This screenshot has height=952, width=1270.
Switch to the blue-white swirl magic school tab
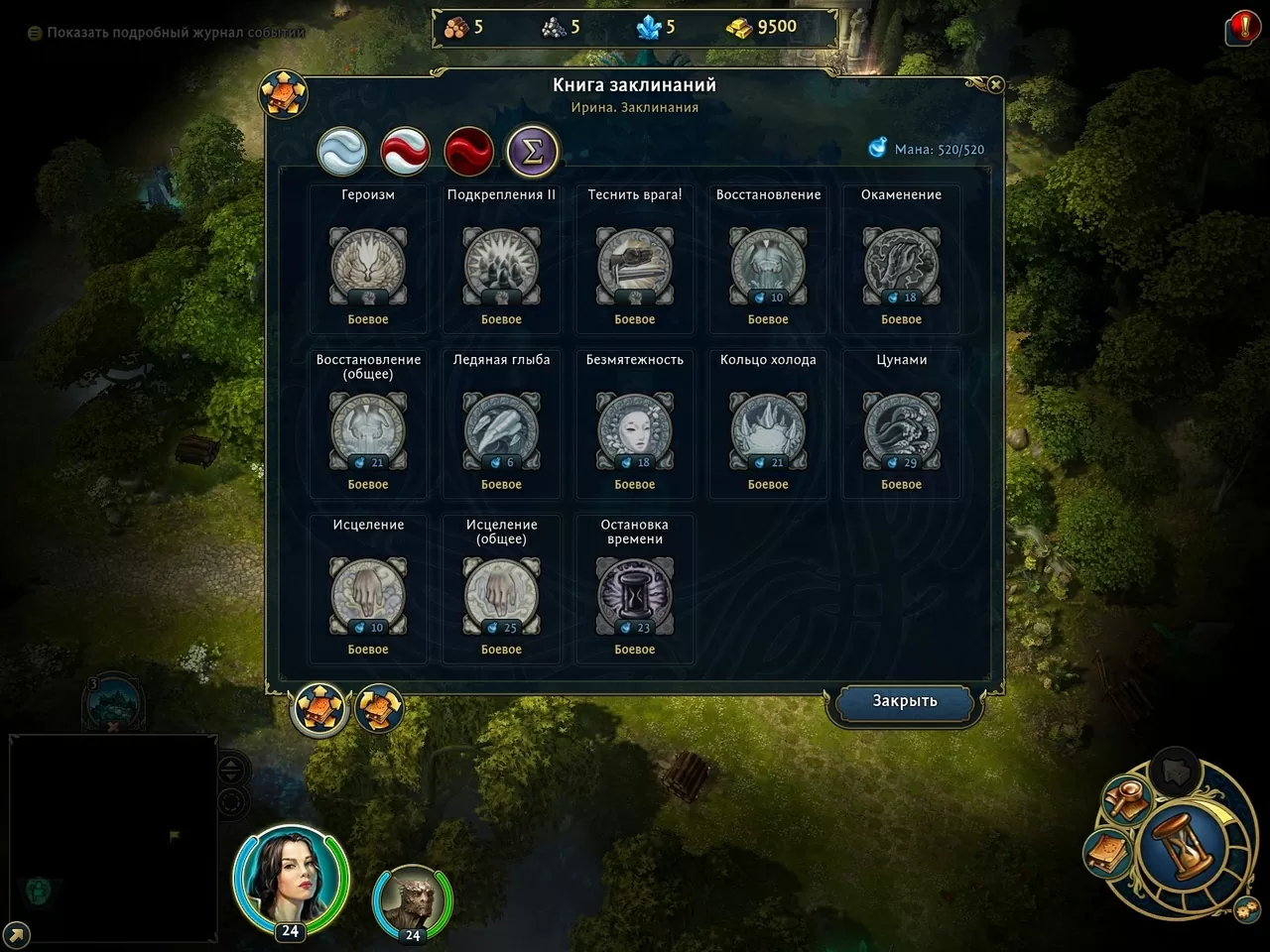click(342, 152)
